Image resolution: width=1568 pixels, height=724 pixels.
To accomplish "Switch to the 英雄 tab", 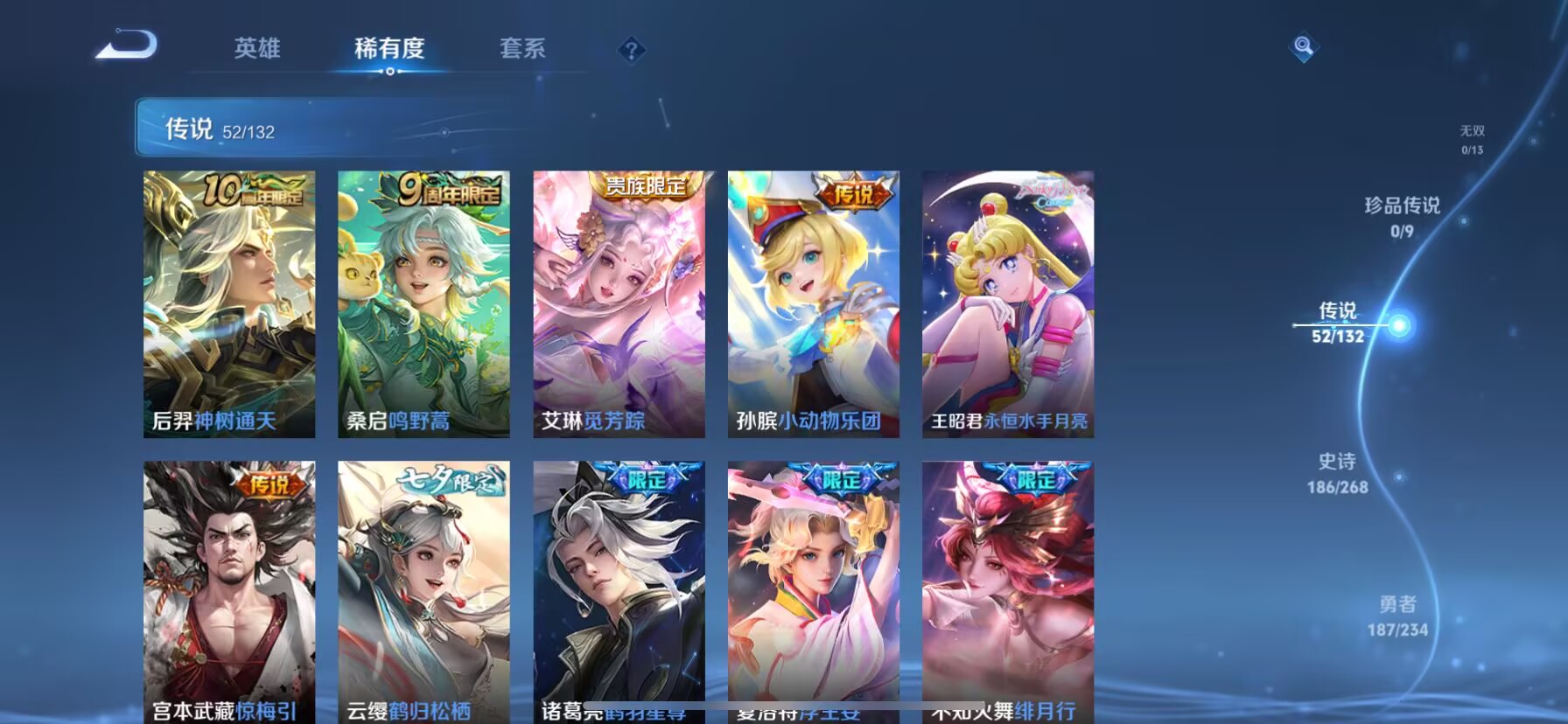I will (256, 50).
